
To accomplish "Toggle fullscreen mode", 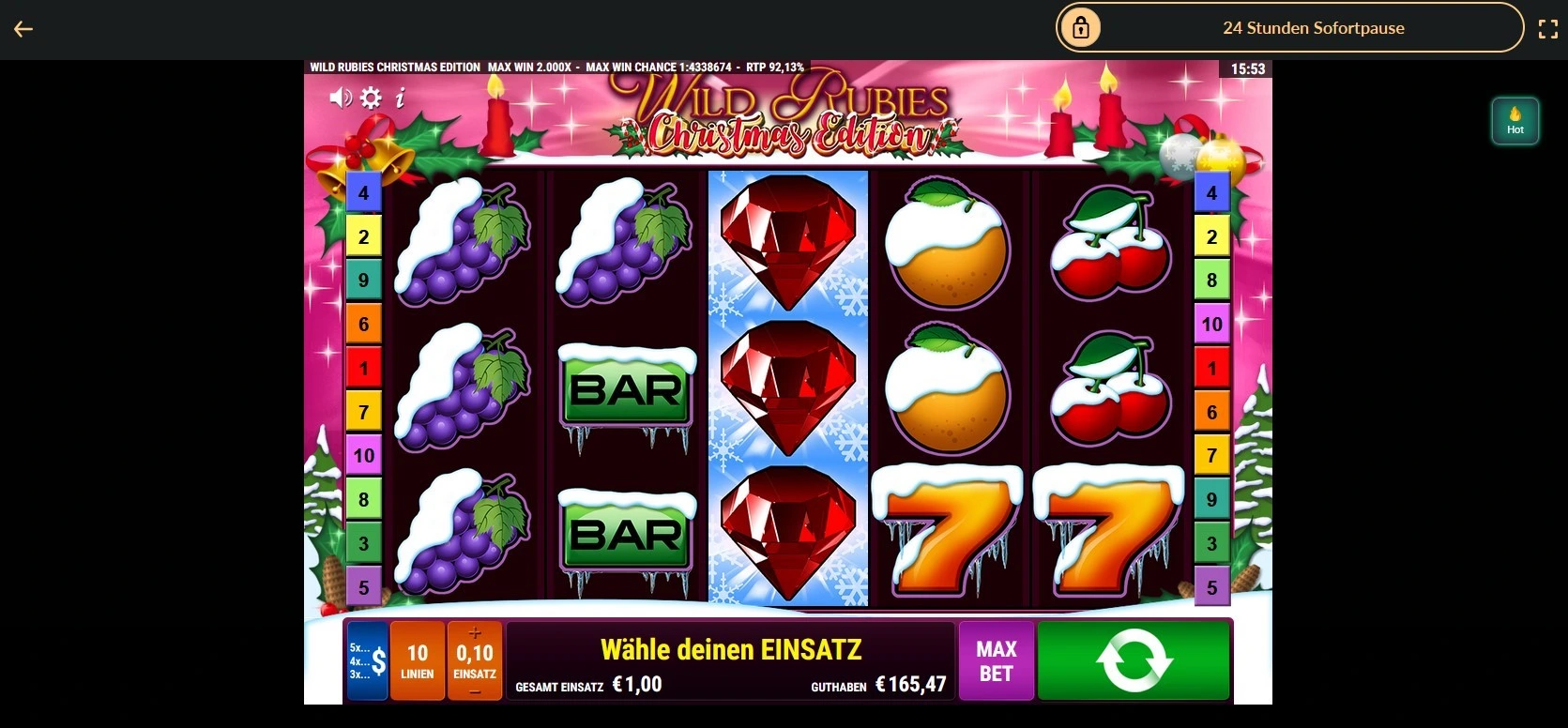I will pyautogui.click(x=1548, y=28).
